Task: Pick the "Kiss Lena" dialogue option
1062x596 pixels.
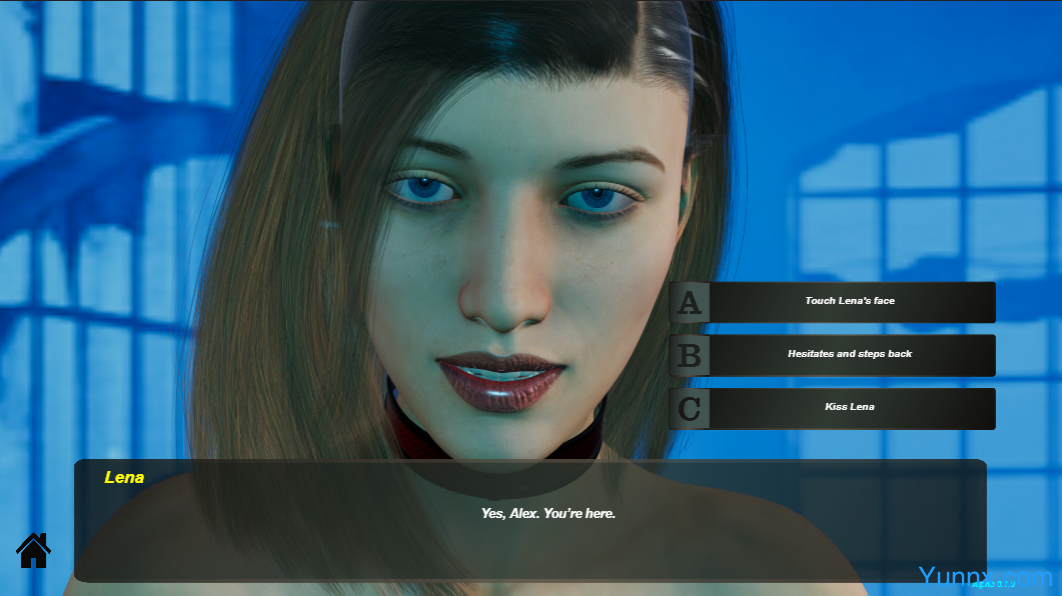Action: click(849, 407)
